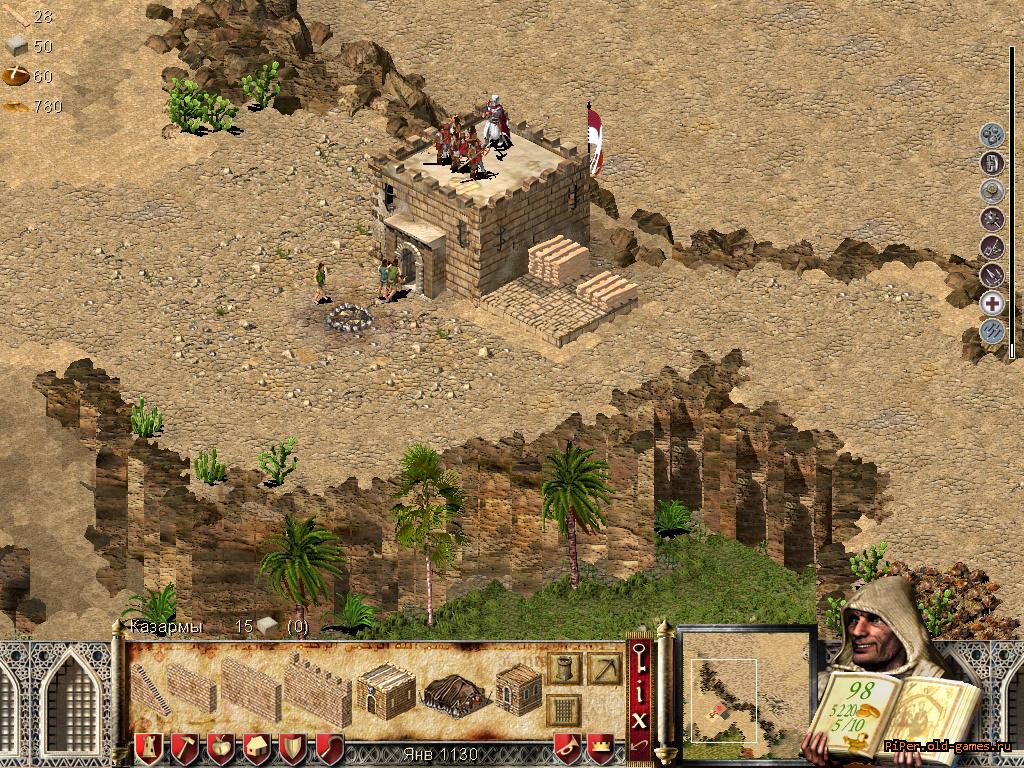Switch to the apple food category
The width and height of the screenshot is (1024, 768).
coord(221,748)
